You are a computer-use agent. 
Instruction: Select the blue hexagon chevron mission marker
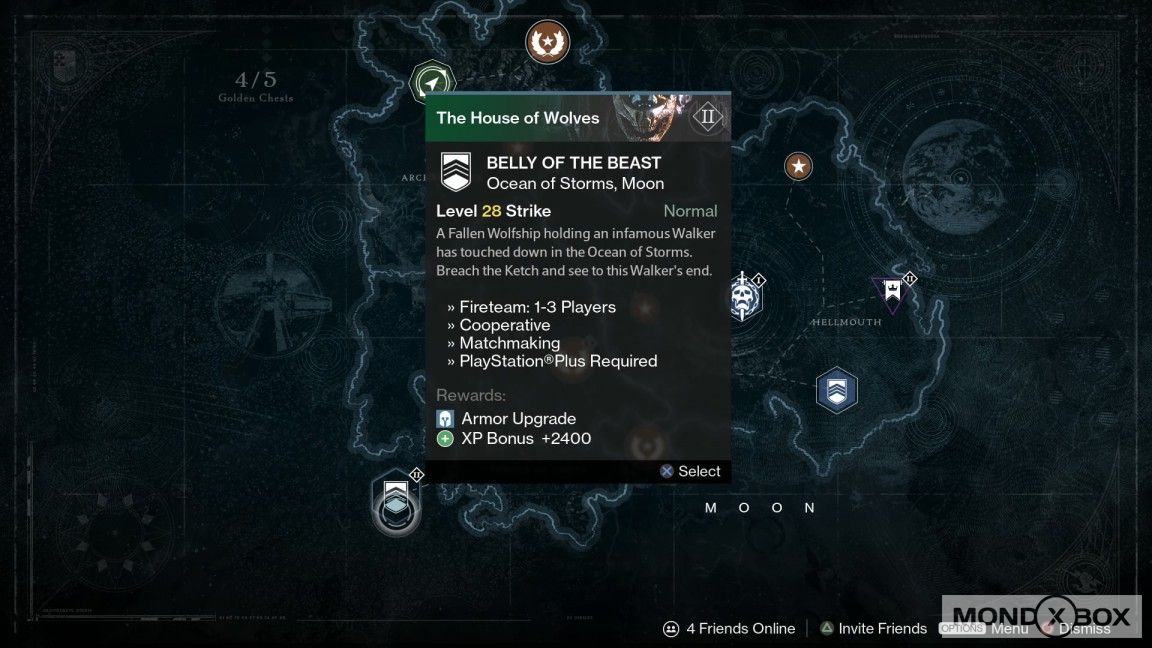pos(836,389)
